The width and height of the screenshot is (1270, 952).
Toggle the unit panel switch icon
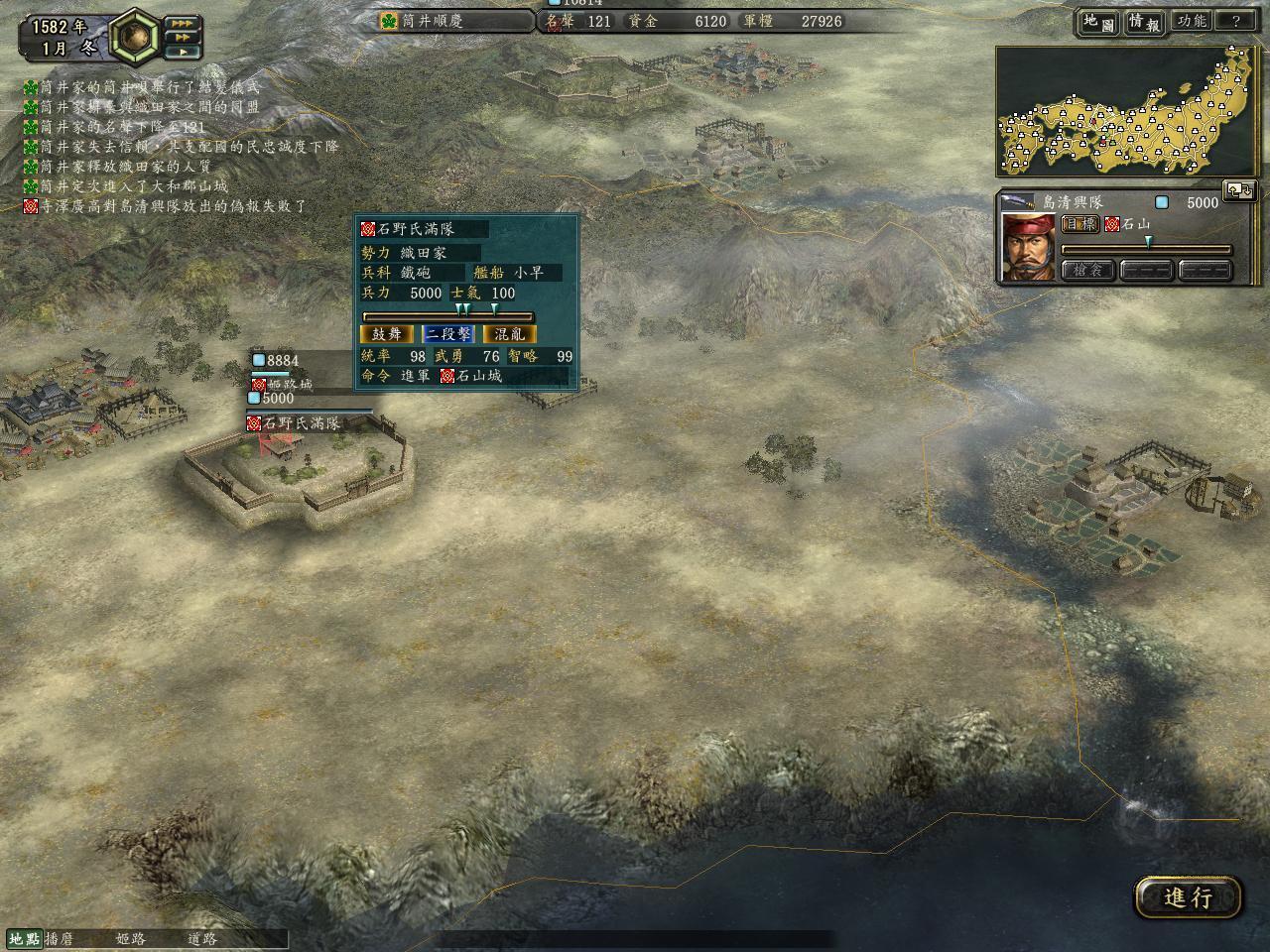click(x=1239, y=189)
